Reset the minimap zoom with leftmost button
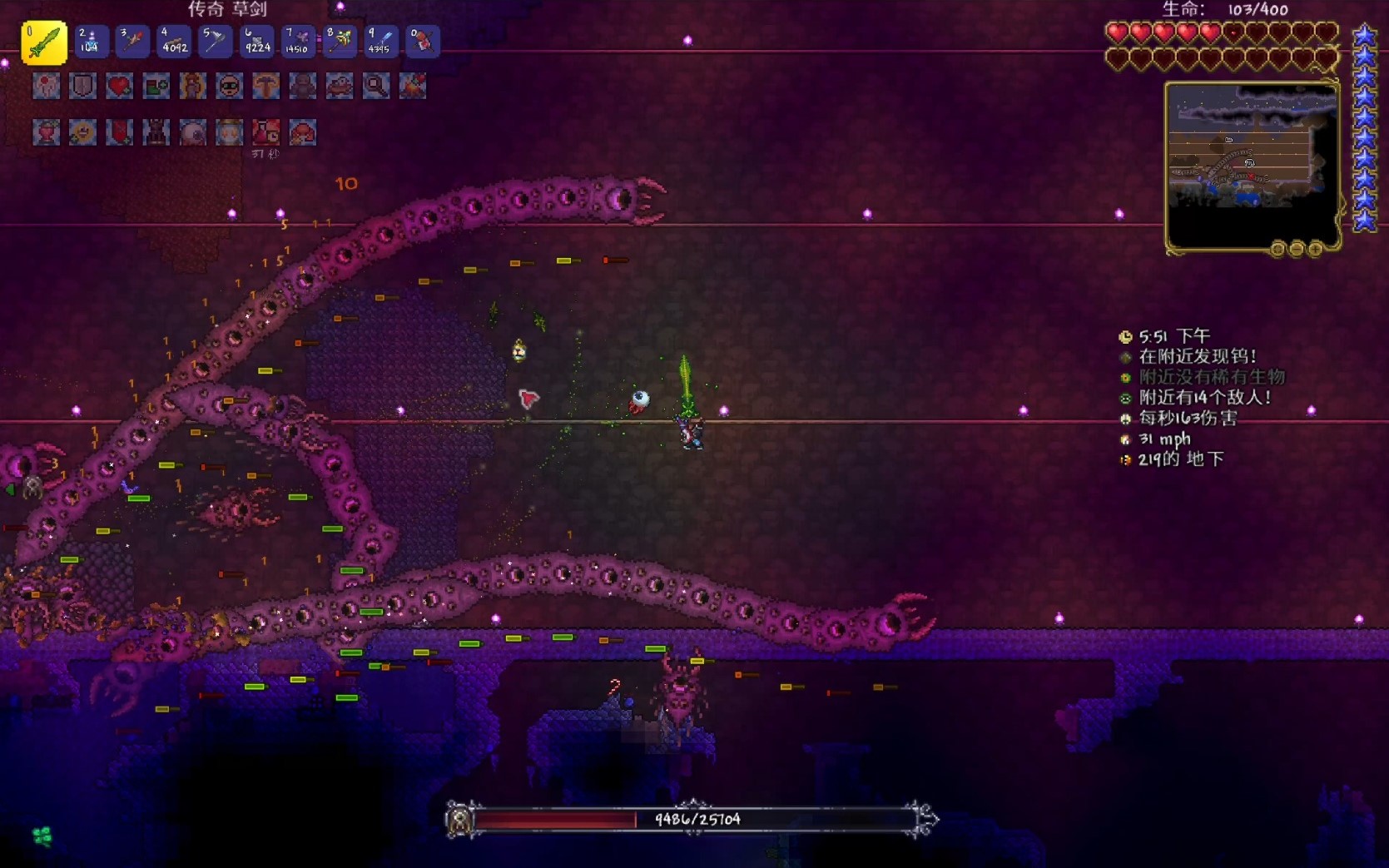This screenshot has width=1389, height=868. tap(1277, 249)
